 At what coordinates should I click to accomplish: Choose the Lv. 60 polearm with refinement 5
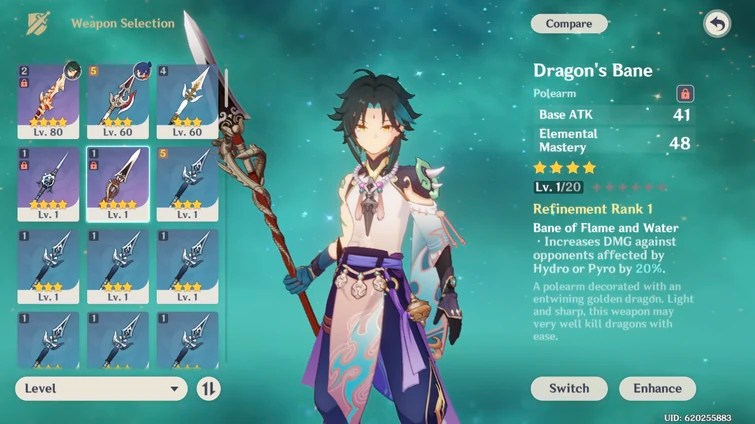[x=118, y=102]
